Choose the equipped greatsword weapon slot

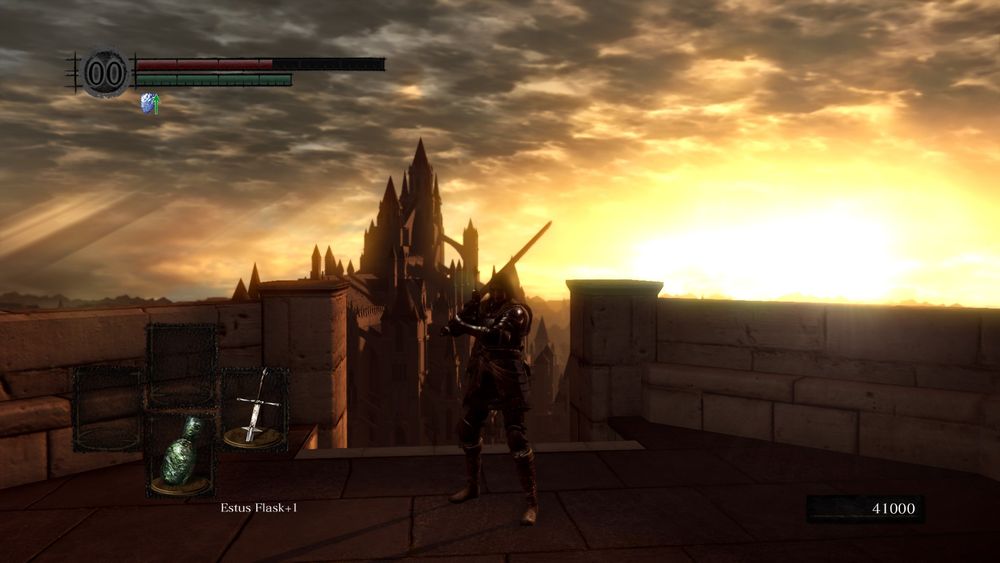tap(254, 408)
